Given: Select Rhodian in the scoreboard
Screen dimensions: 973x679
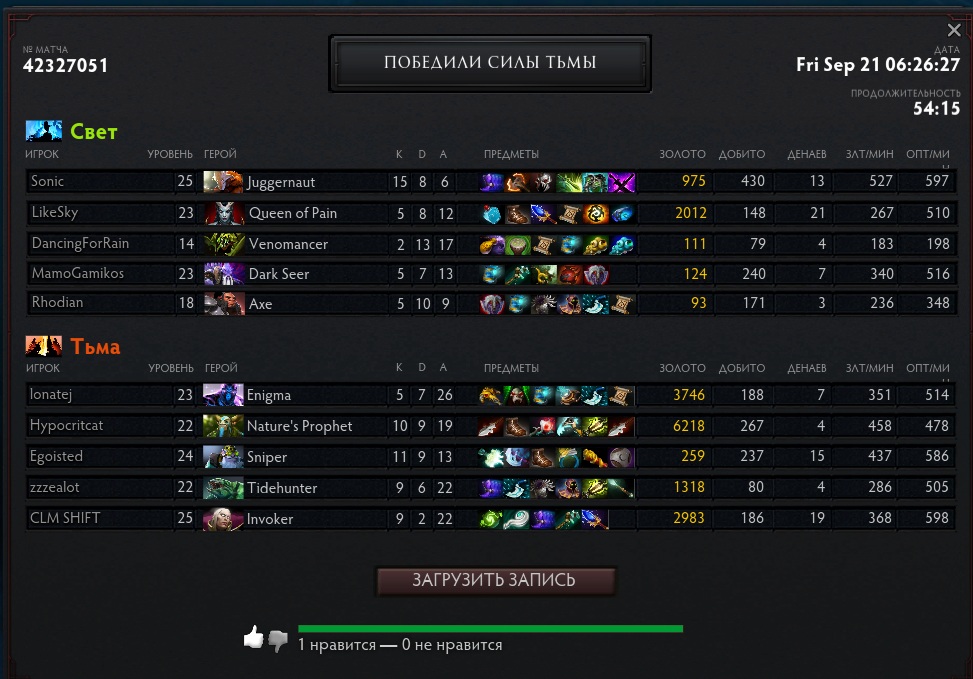Looking at the screenshot, I should [x=57, y=304].
